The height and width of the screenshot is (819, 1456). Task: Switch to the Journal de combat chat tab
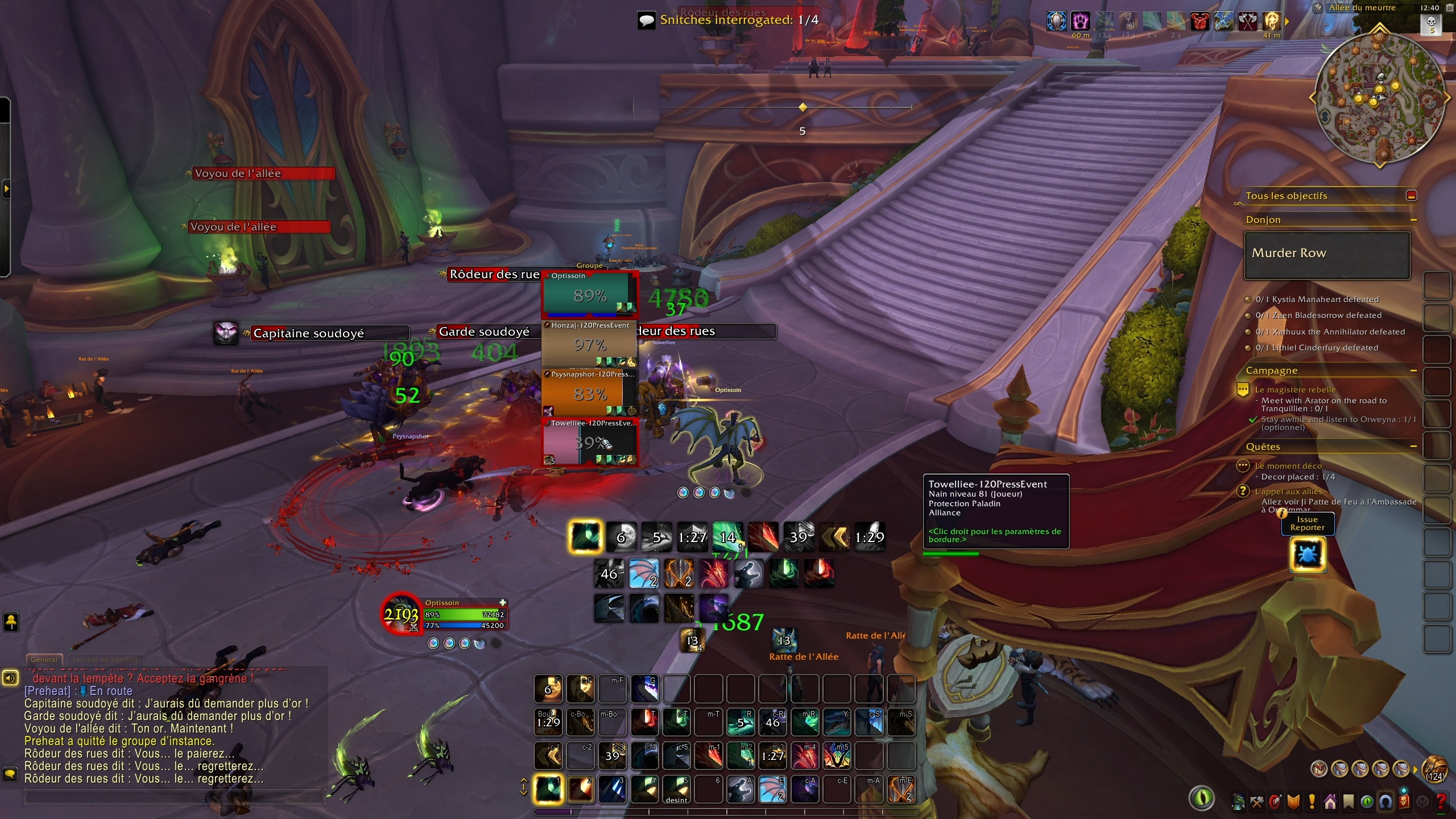pos(106,660)
